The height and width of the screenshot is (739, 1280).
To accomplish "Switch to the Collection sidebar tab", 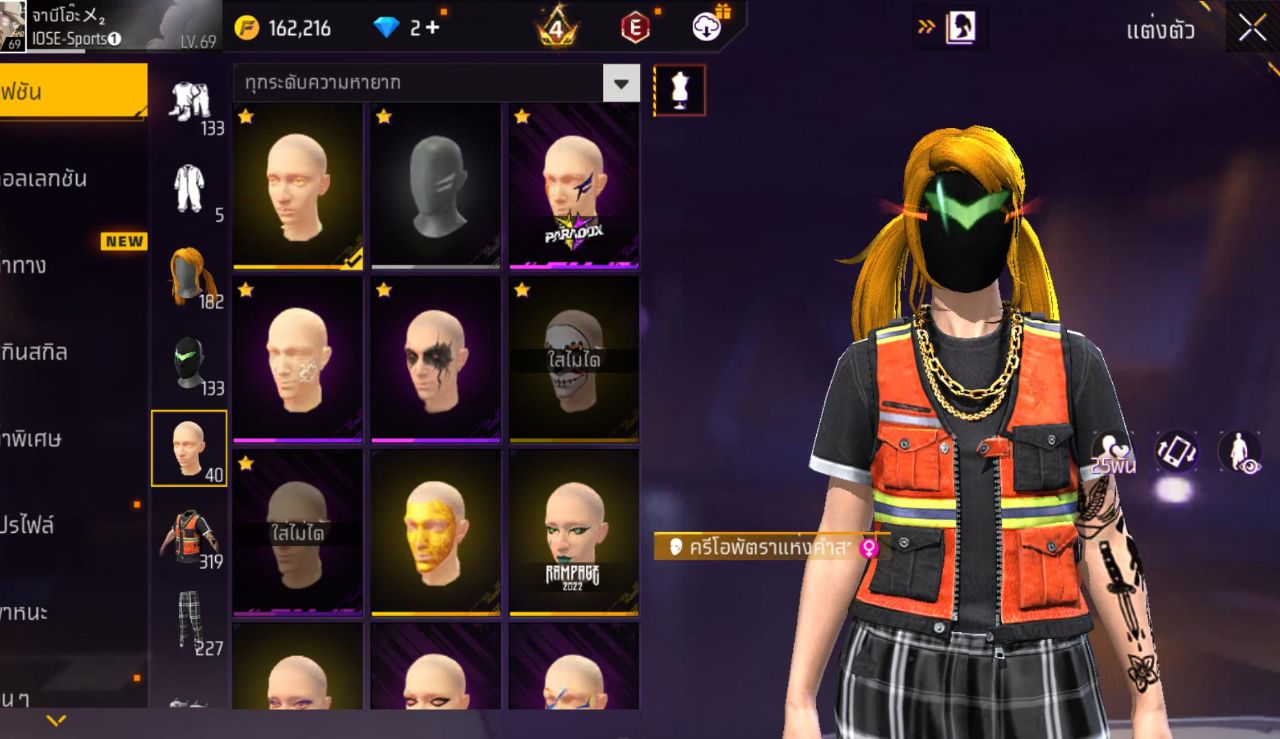I will tap(60, 178).
